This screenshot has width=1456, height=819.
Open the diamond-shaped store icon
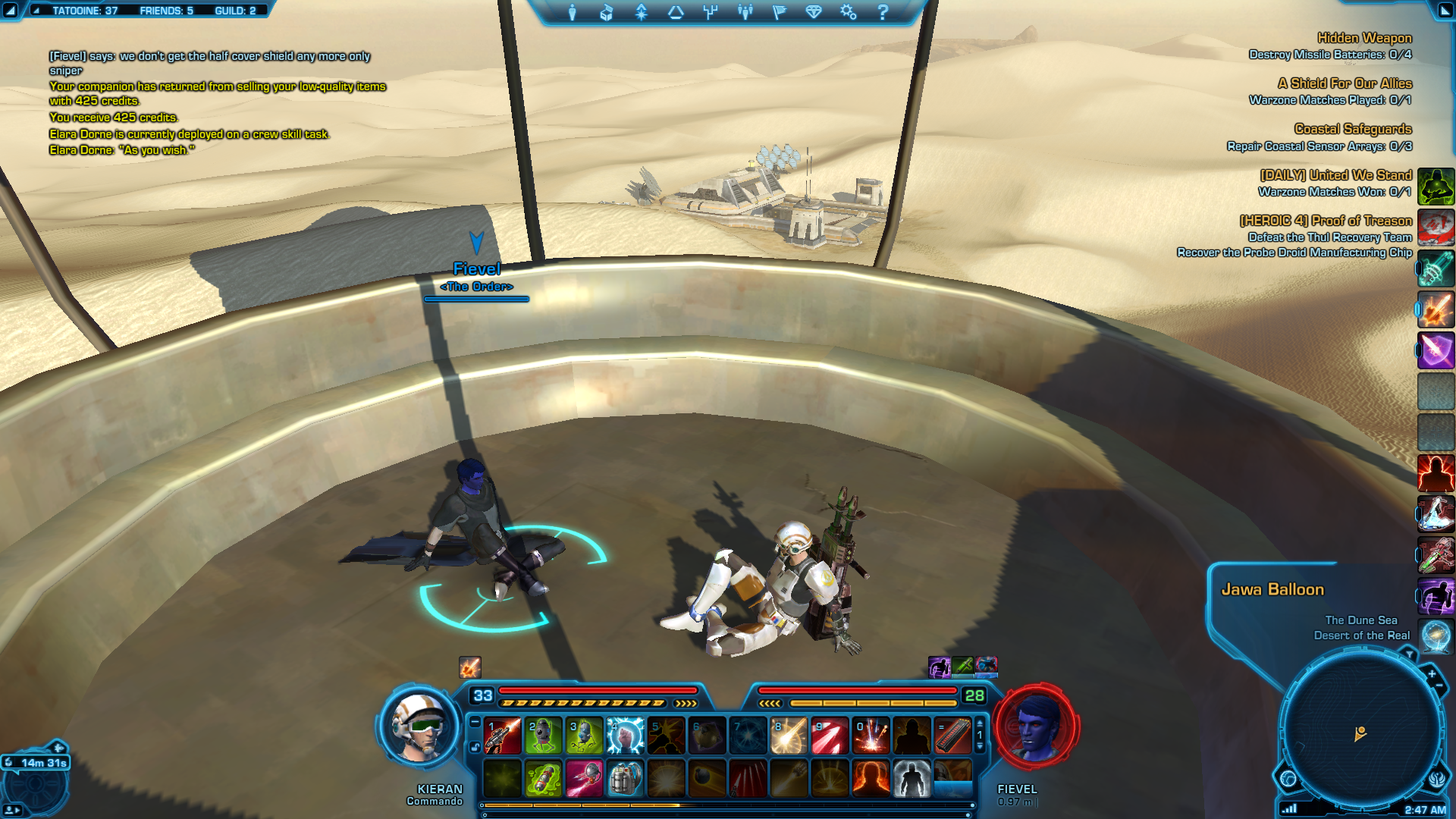[814, 12]
